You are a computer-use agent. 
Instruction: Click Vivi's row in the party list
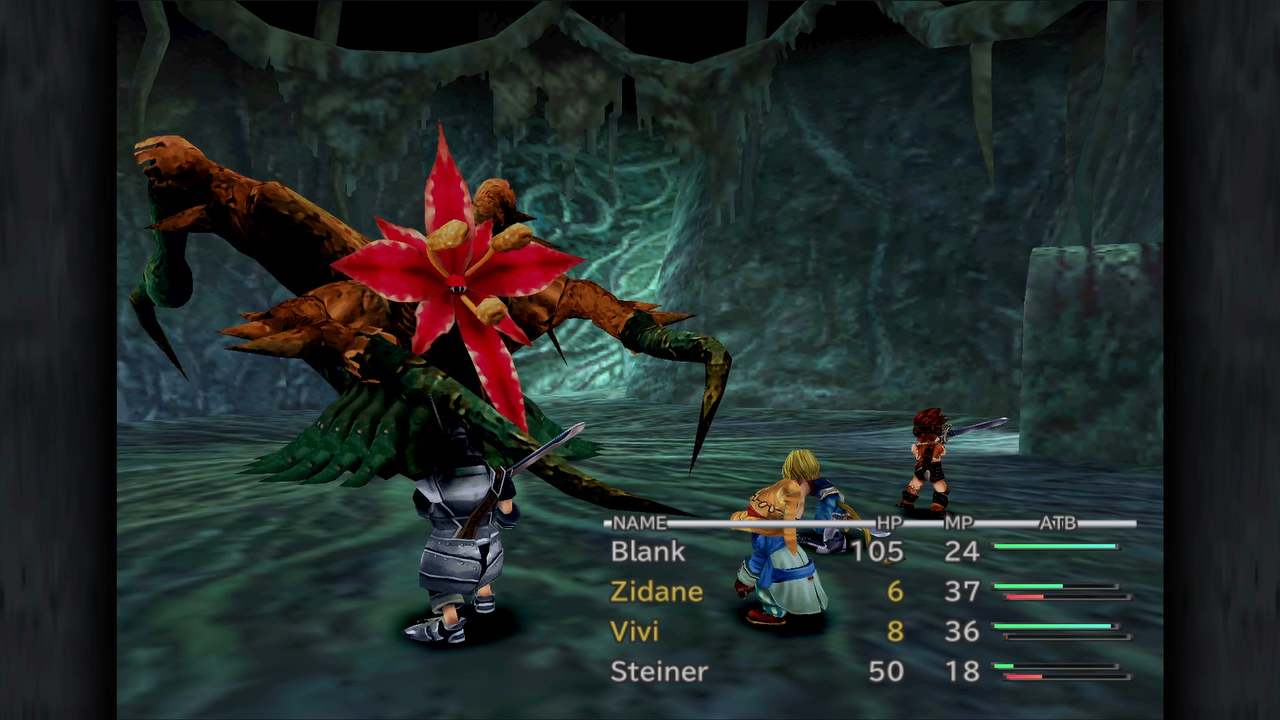[634, 631]
